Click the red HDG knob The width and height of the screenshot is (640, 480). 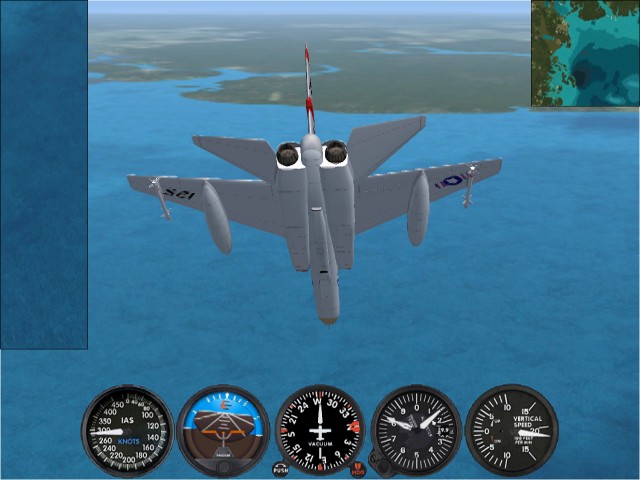pos(358,469)
